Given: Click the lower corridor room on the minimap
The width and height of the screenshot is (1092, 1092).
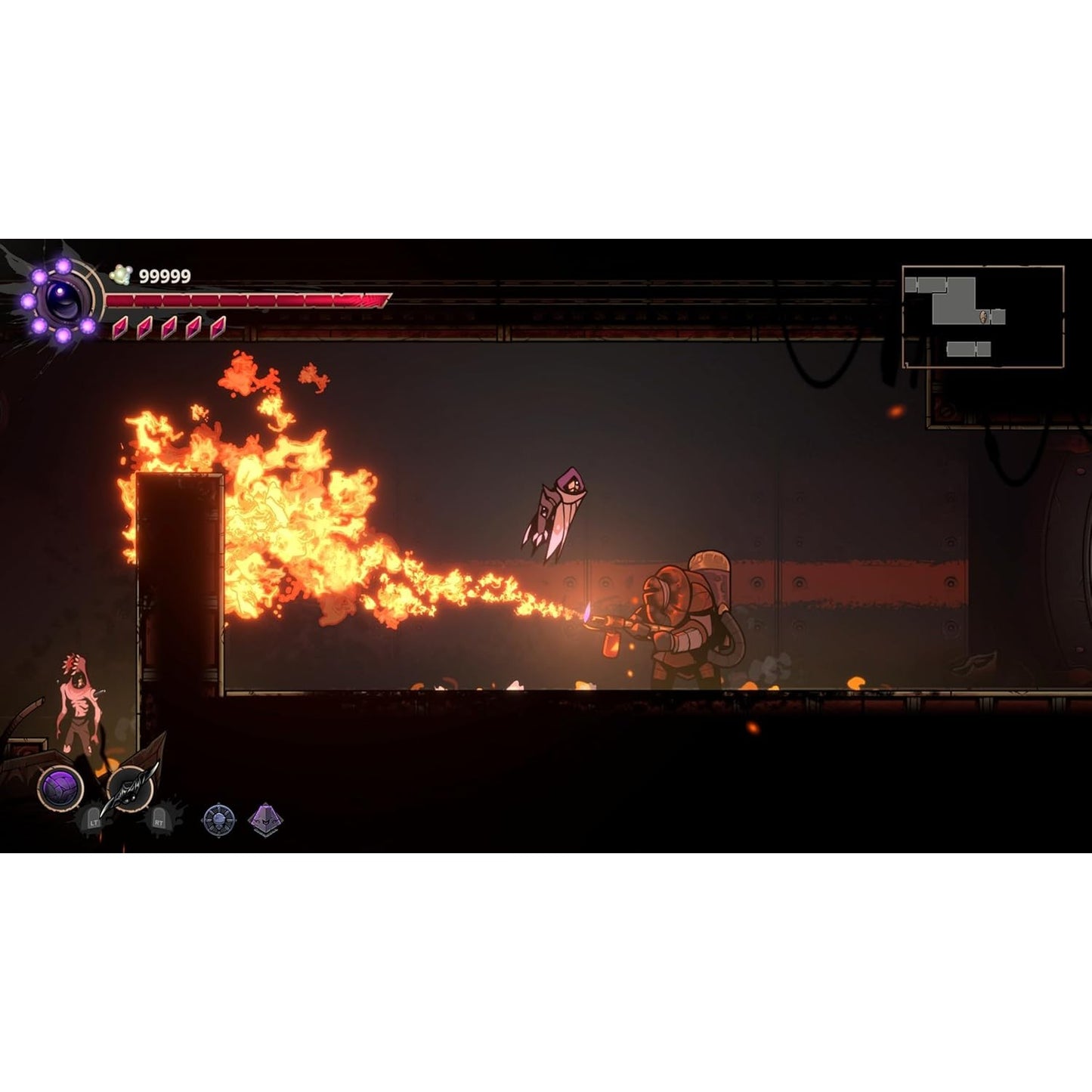Looking at the screenshot, I should [961, 348].
